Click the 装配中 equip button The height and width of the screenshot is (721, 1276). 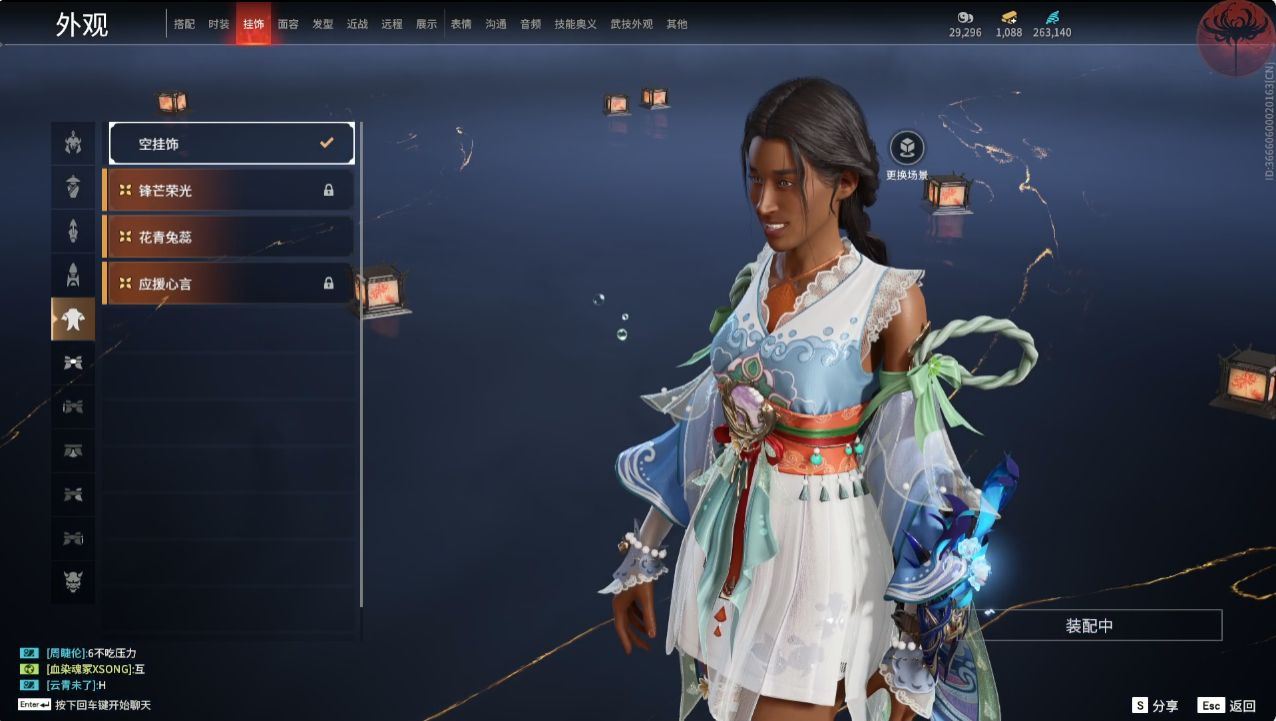1089,626
